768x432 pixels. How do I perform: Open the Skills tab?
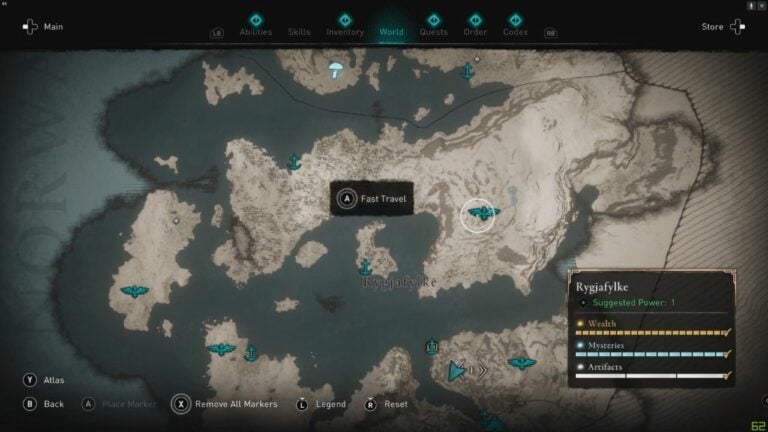(x=299, y=31)
